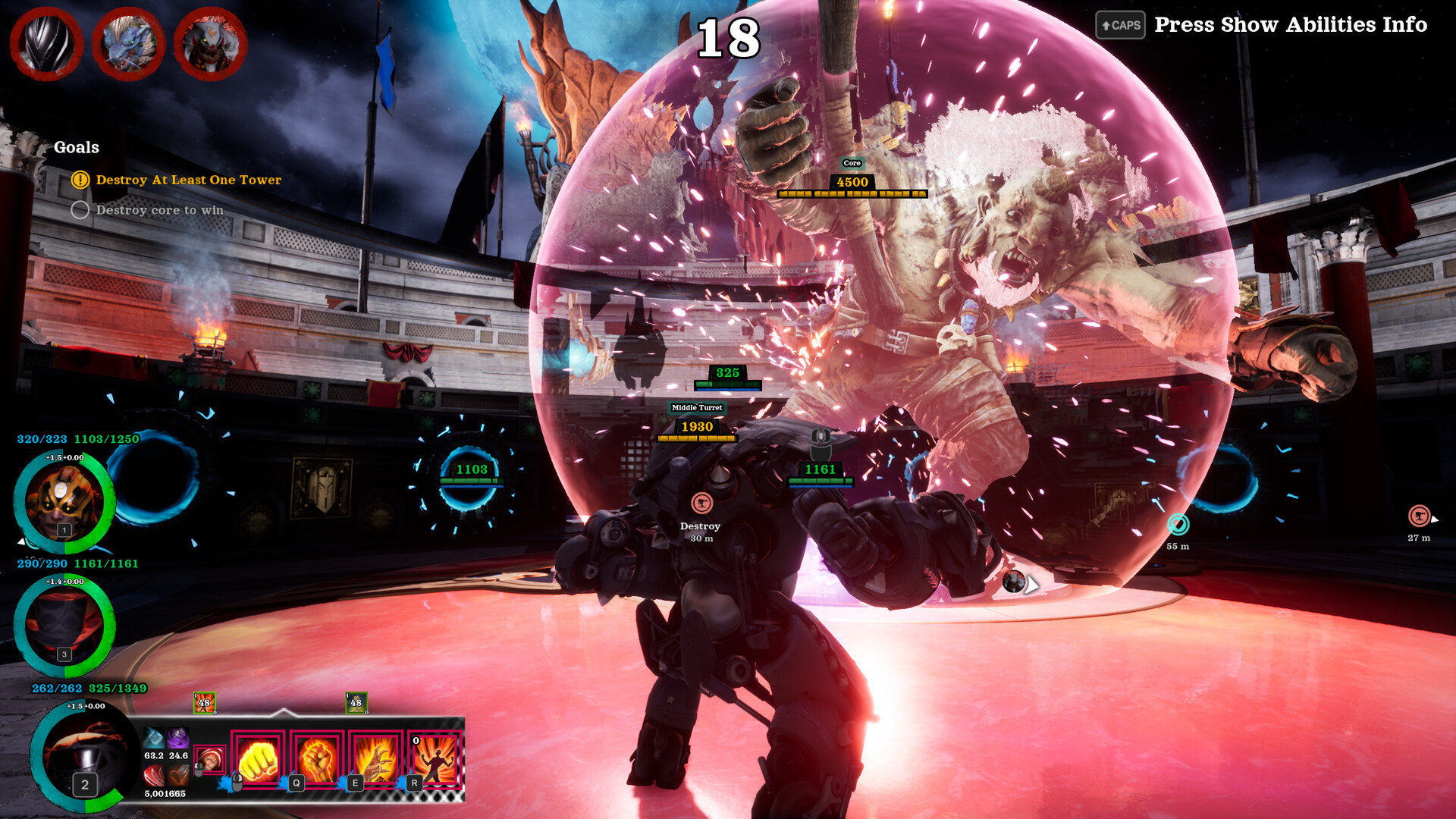
Task: Click the Destroy At Least One Tower goal
Action: [x=188, y=180]
